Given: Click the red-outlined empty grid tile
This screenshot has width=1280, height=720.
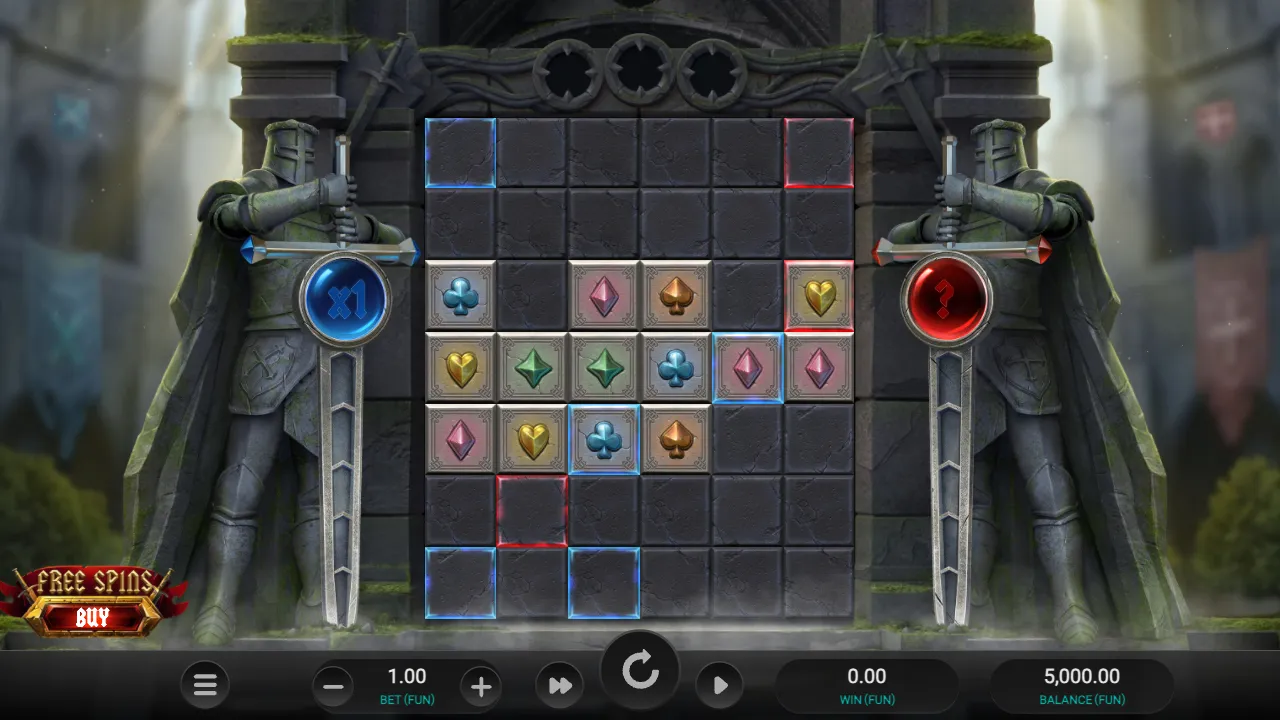Looking at the screenshot, I should coord(532,511).
